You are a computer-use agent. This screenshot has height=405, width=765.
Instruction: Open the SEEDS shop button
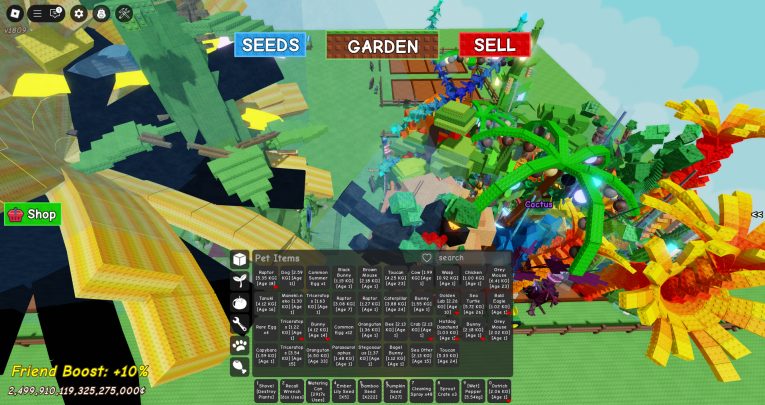(x=270, y=45)
